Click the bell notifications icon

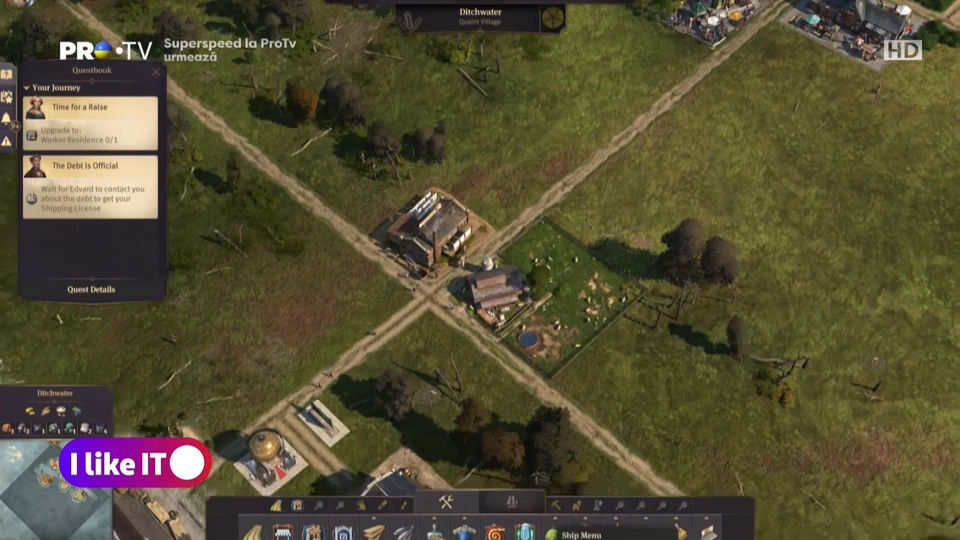pyautogui.click(x=6, y=119)
